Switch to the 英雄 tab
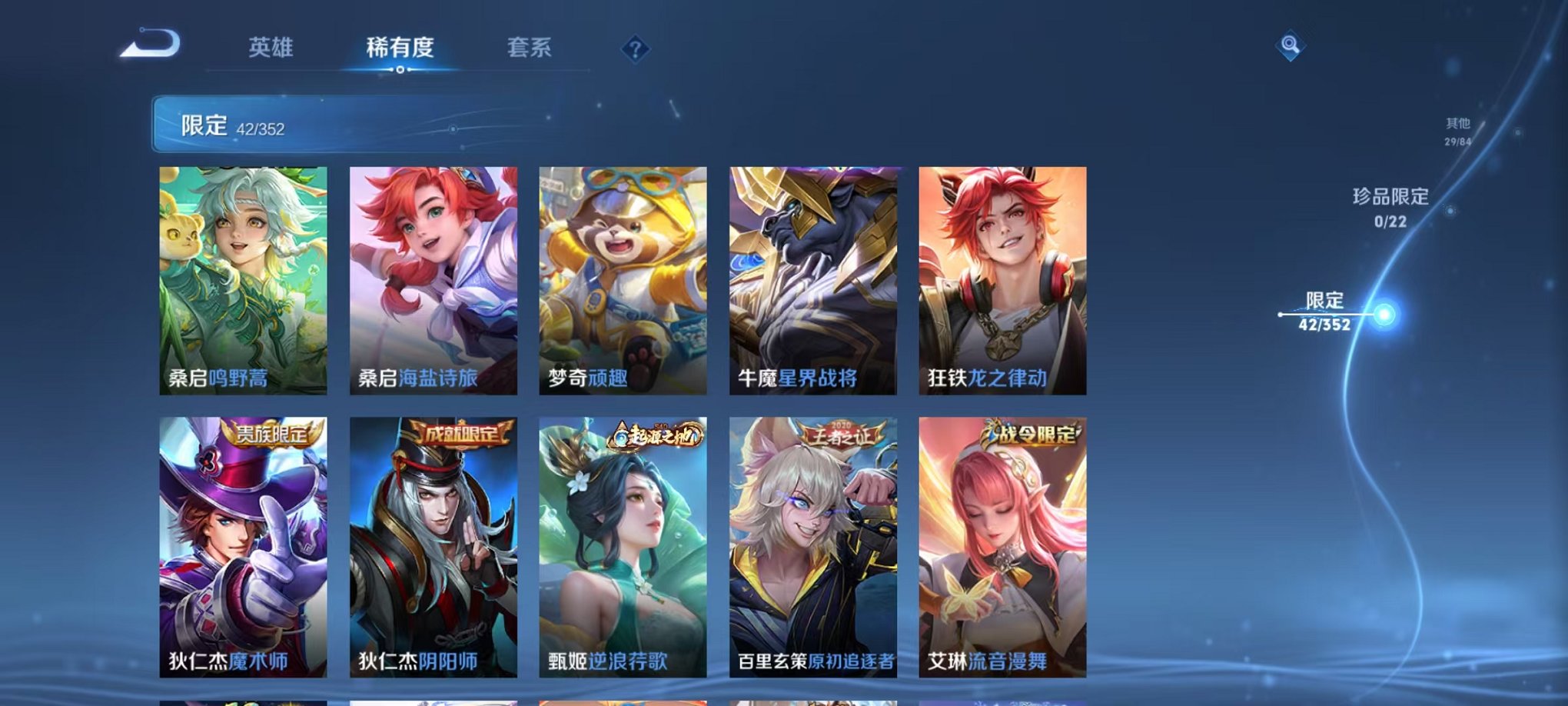This screenshot has width=1568, height=706. click(x=274, y=47)
